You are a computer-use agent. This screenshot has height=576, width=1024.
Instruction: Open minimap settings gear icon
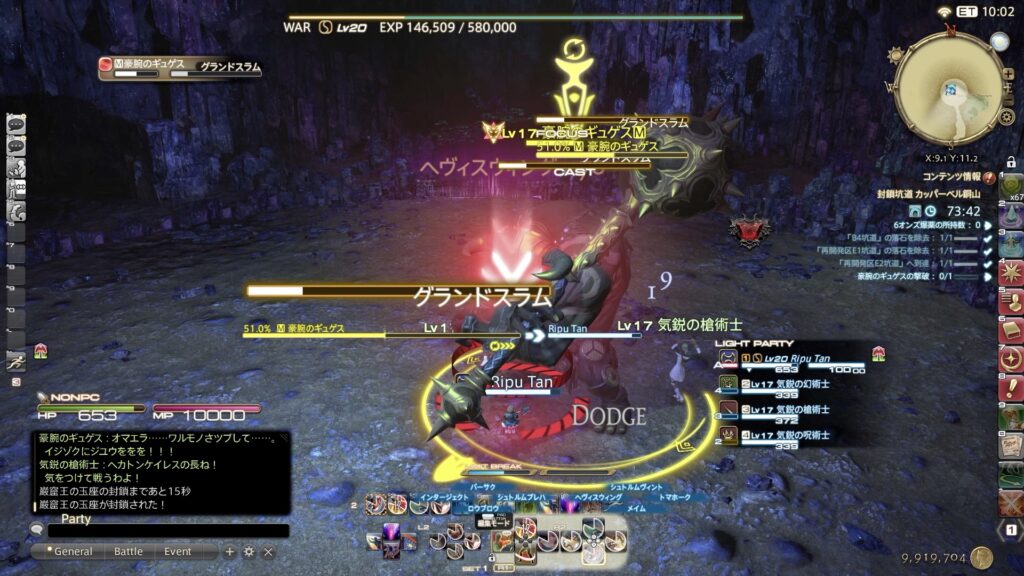[x=1006, y=117]
